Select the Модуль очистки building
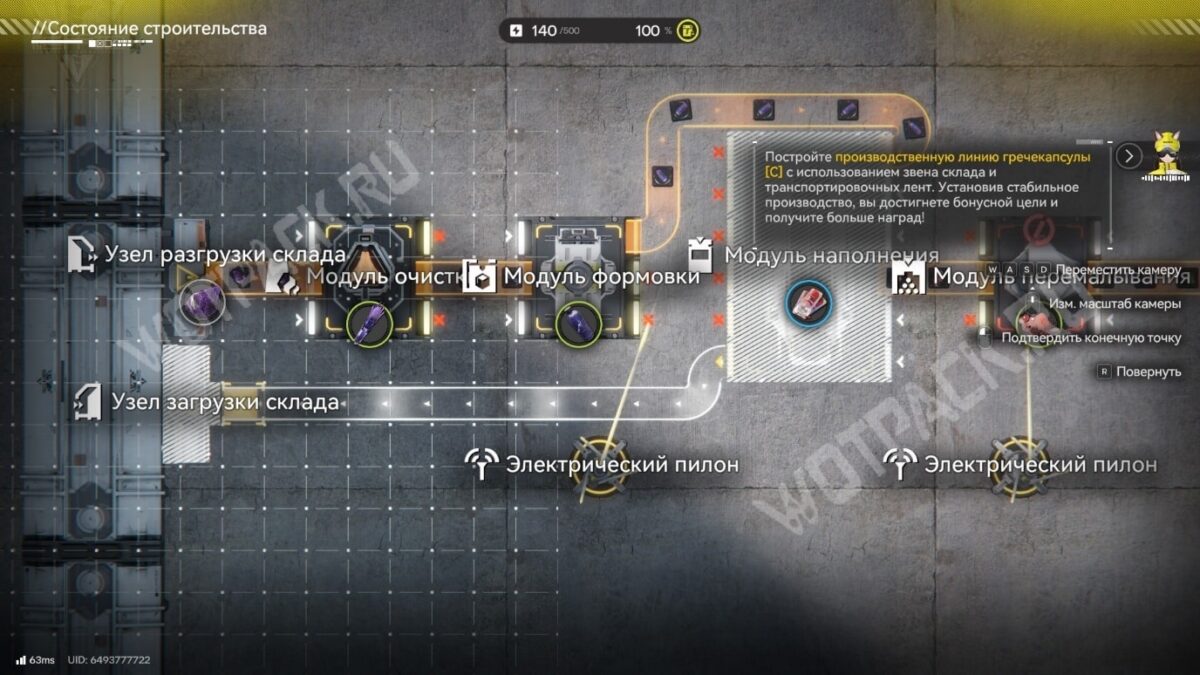This screenshot has width=1200, height=675. (x=371, y=278)
